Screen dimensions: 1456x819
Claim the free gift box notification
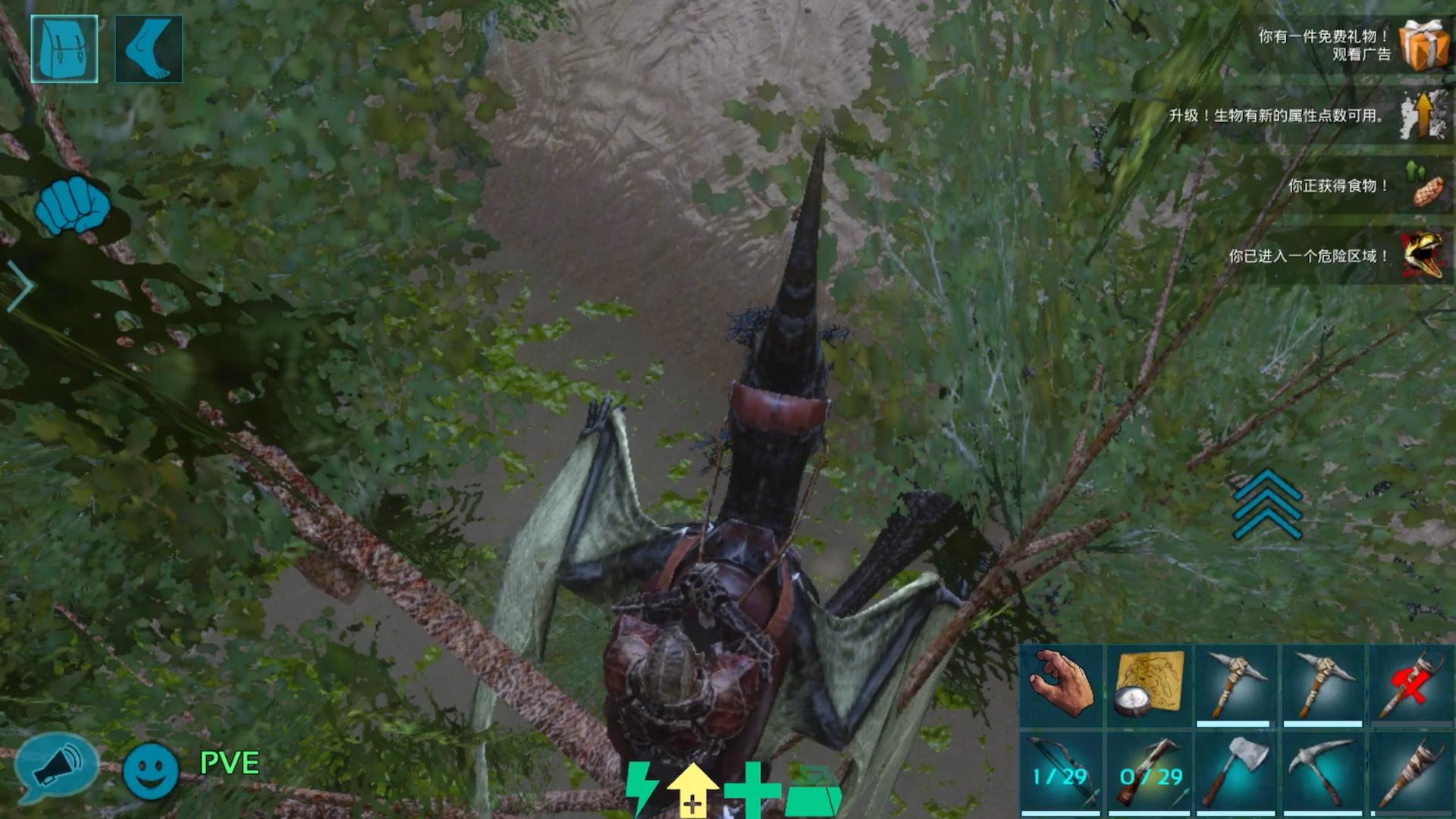coord(1423,45)
